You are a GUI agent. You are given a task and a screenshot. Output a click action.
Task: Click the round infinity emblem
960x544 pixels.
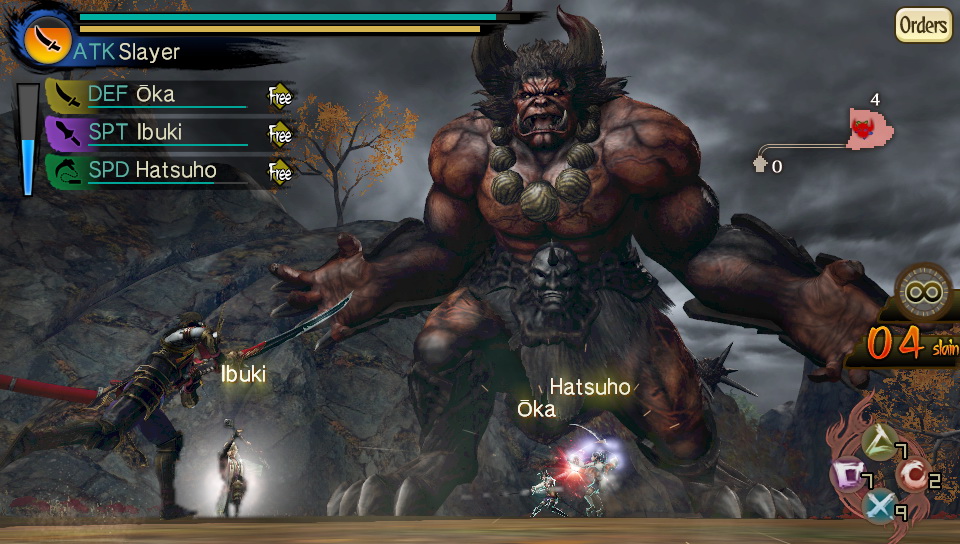(x=925, y=293)
